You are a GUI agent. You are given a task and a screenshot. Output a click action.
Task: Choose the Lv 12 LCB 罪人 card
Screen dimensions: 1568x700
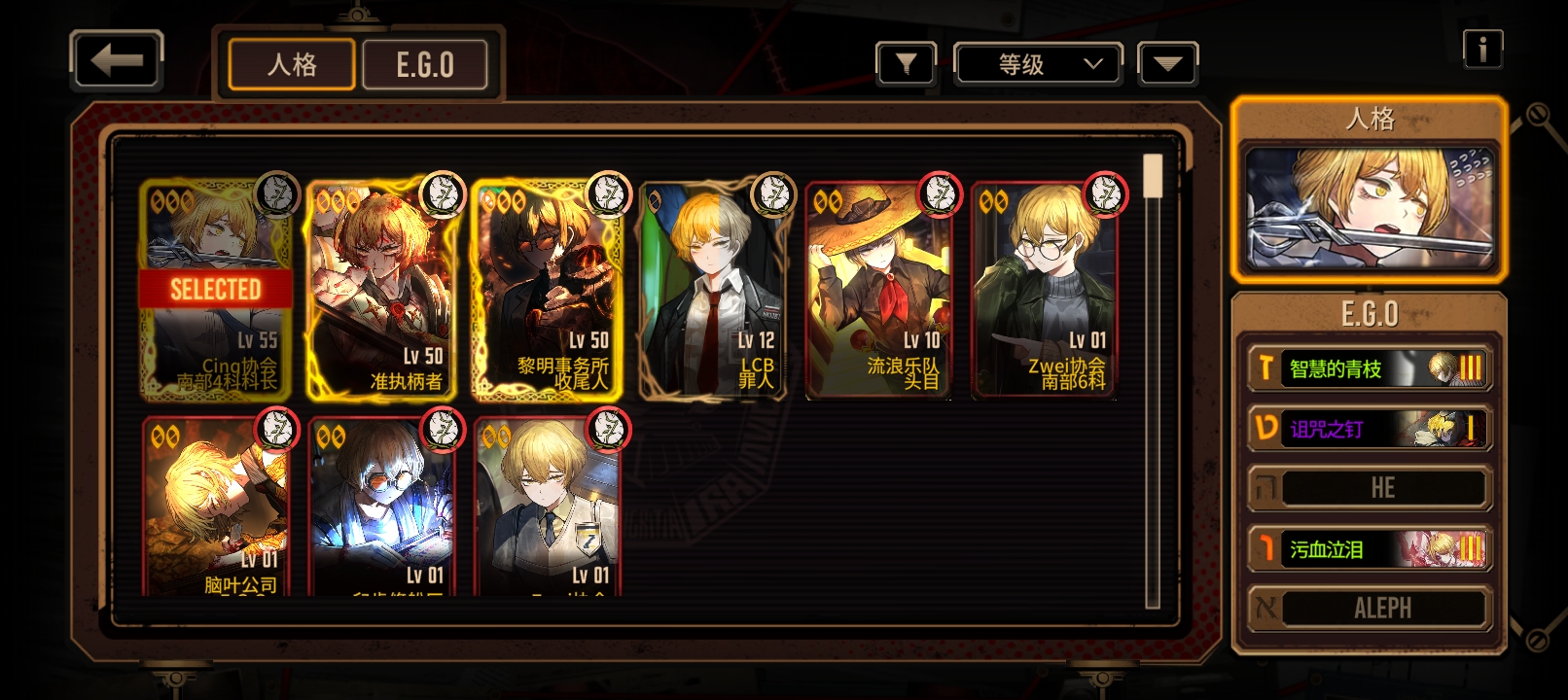(713, 292)
